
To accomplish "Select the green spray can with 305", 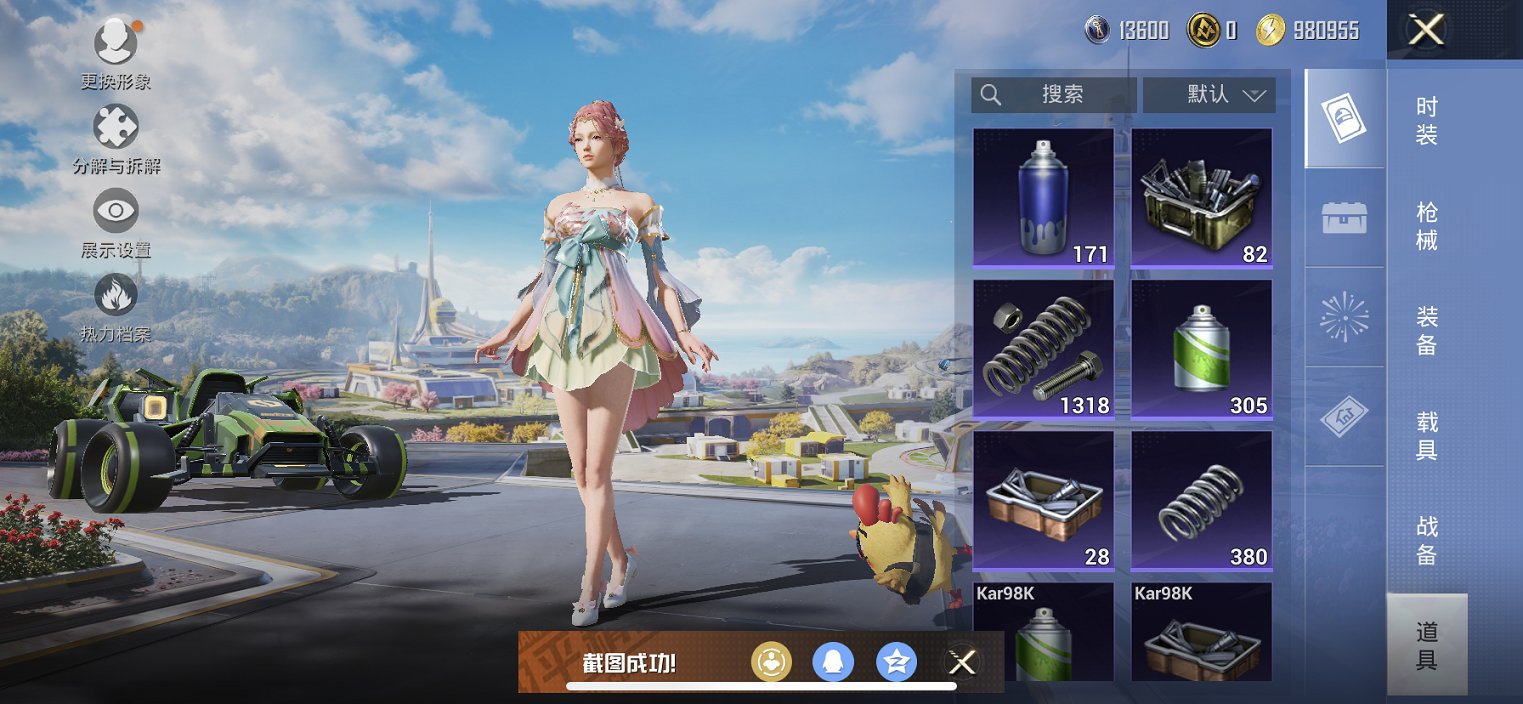I will pyautogui.click(x=1201, y=349).
